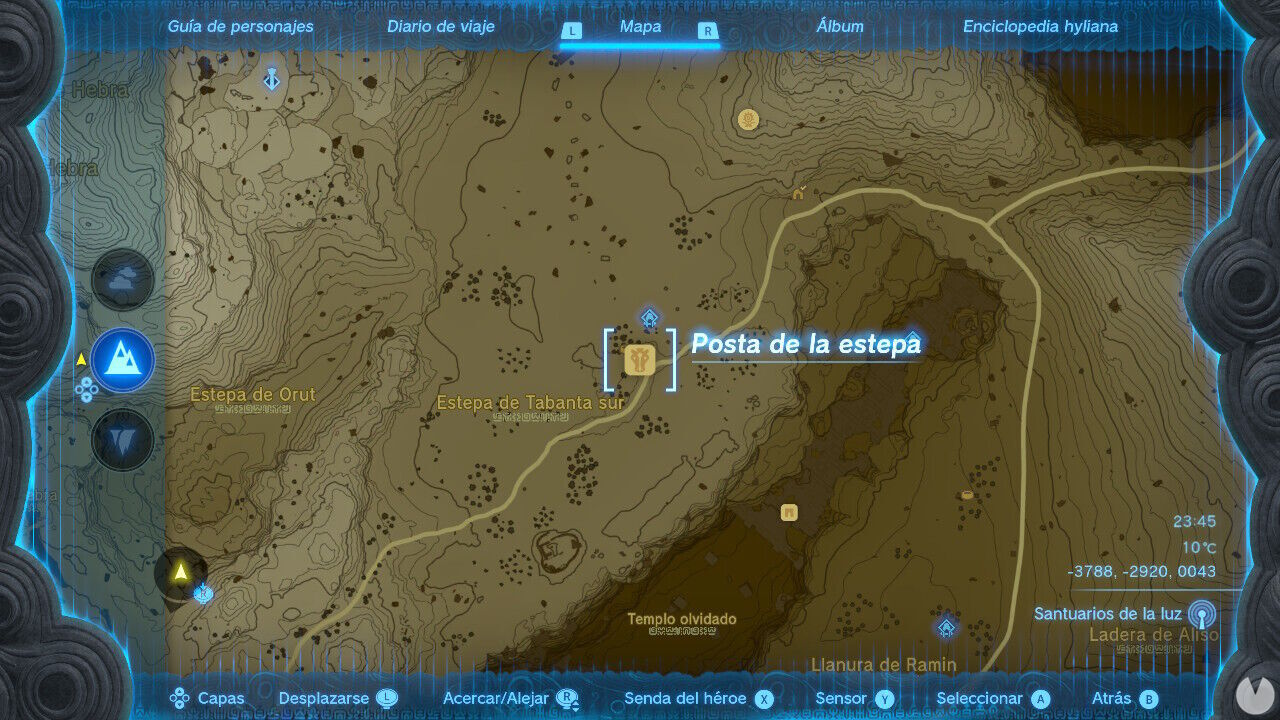Viewport: 1280px width, 720px height.
Task: Toggle the Sensor option with Y
Action: 884,698
